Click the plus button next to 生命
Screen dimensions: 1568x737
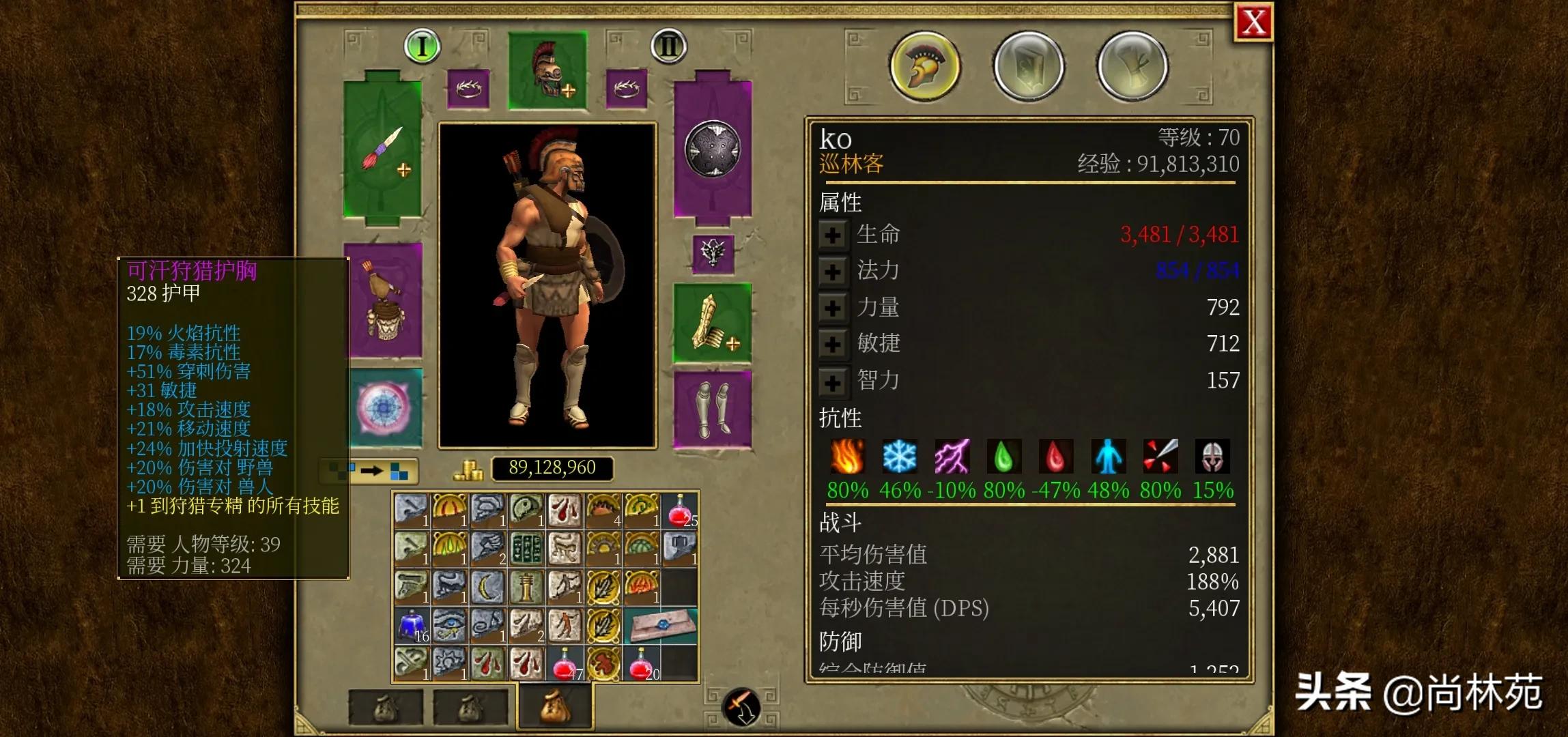click(x=833, y=234)
